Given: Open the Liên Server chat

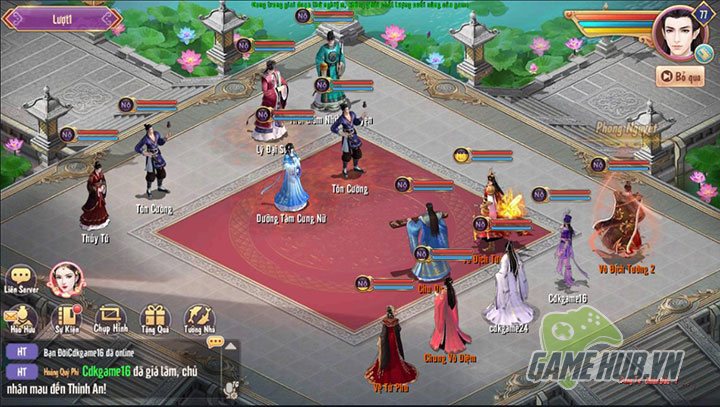Looking at the screenshot, I should pos(20,279).
